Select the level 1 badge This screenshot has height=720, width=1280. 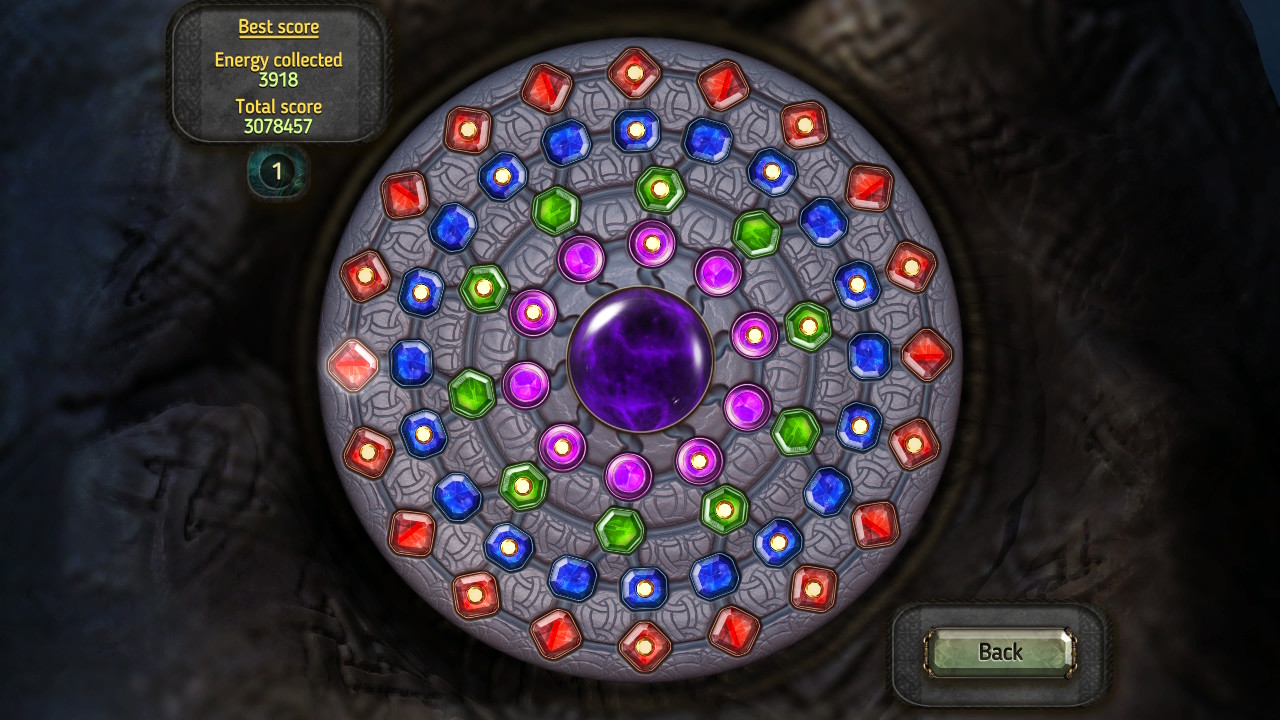pos(276,170)
